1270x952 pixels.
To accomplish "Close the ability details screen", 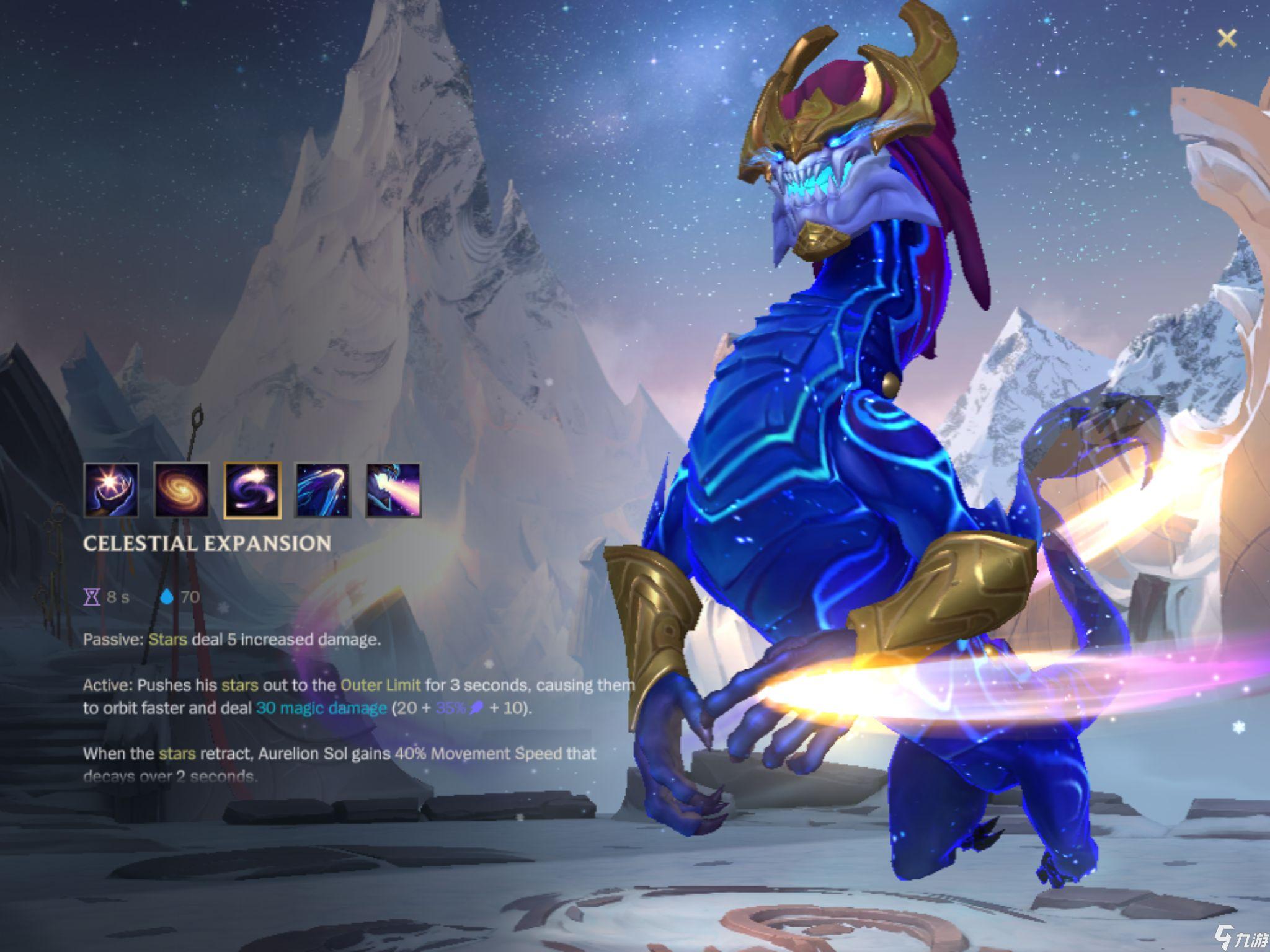I will tap(1226, 38).
